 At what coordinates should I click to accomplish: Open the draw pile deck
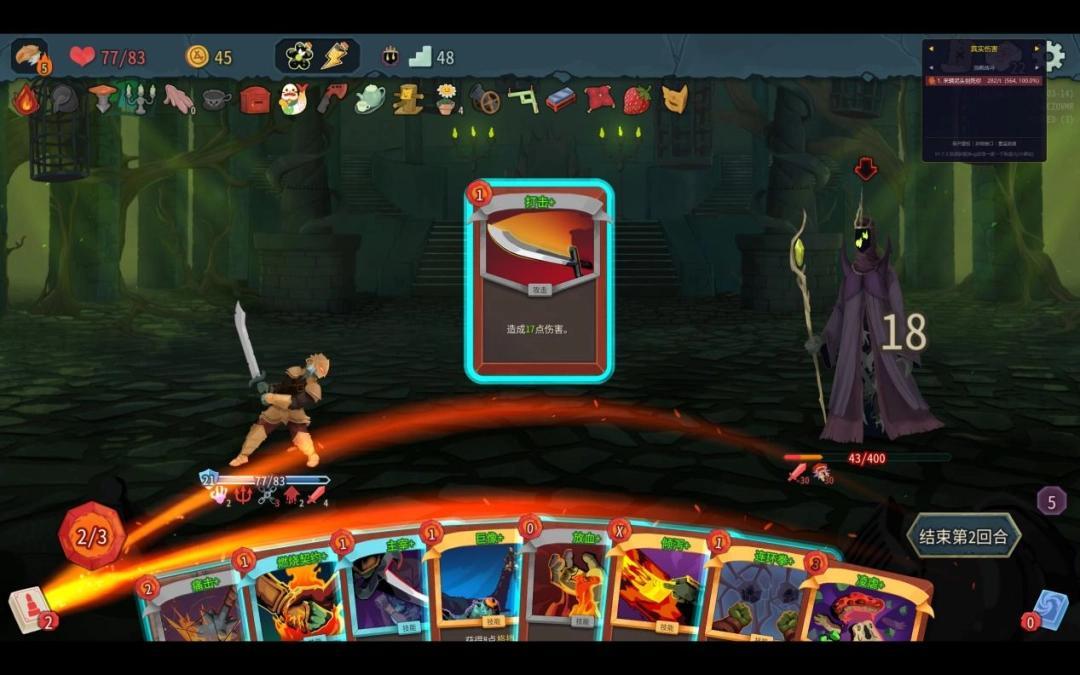coord(30,607)
